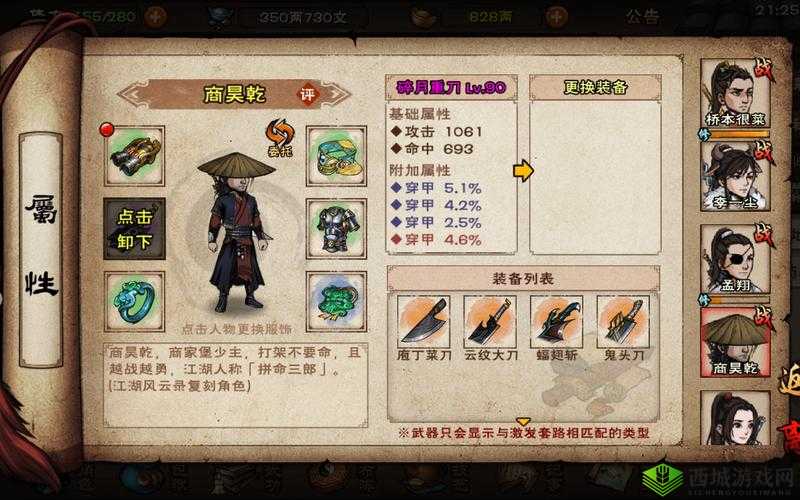Pick the 蝠翅斩 weapon
Viewport: 800px width, 500px height.
[556, 326]
